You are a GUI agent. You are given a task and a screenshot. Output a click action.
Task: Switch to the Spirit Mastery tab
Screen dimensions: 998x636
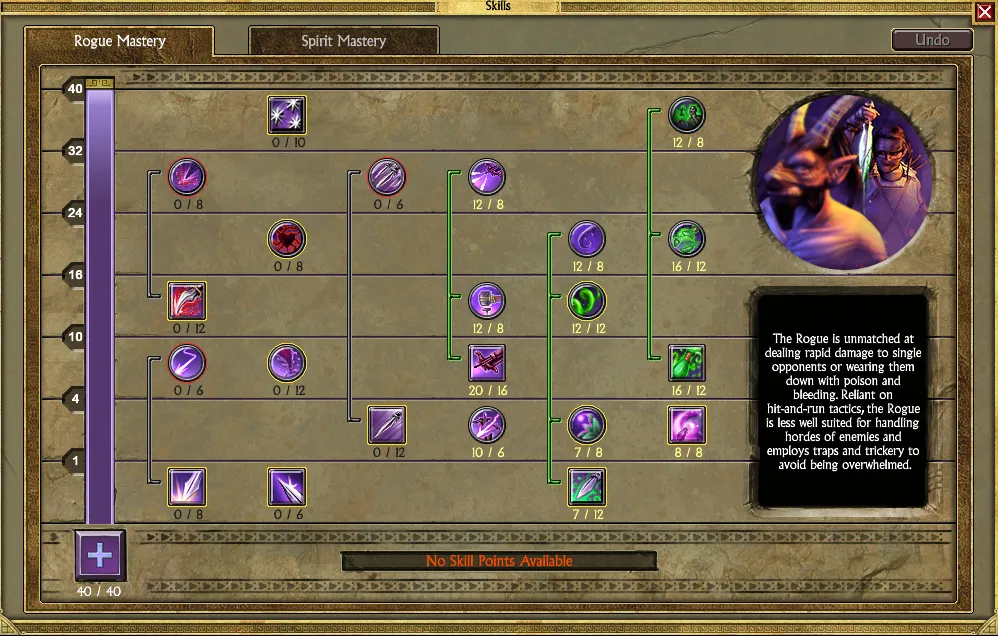point(343,41)
